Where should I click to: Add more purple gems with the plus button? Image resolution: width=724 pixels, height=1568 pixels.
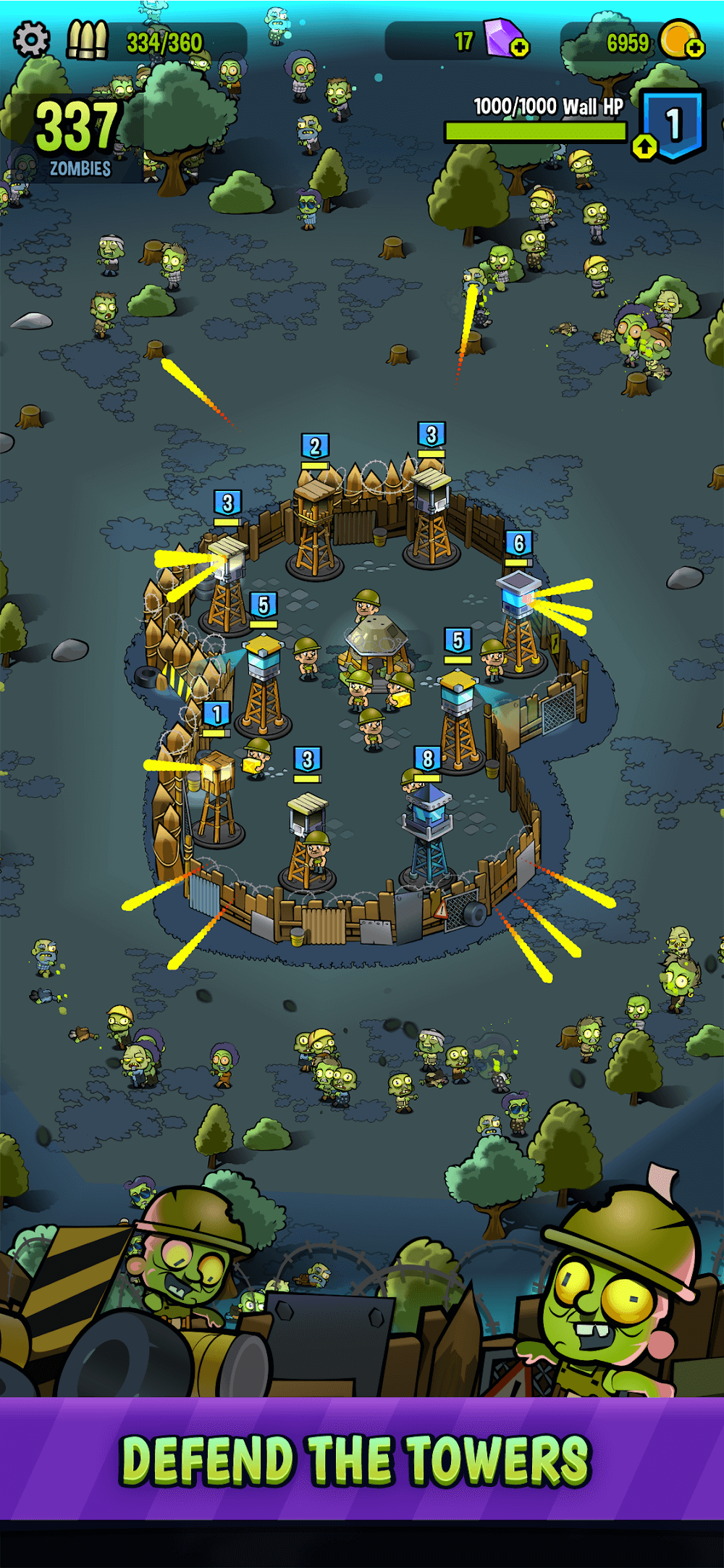point(520,49)
